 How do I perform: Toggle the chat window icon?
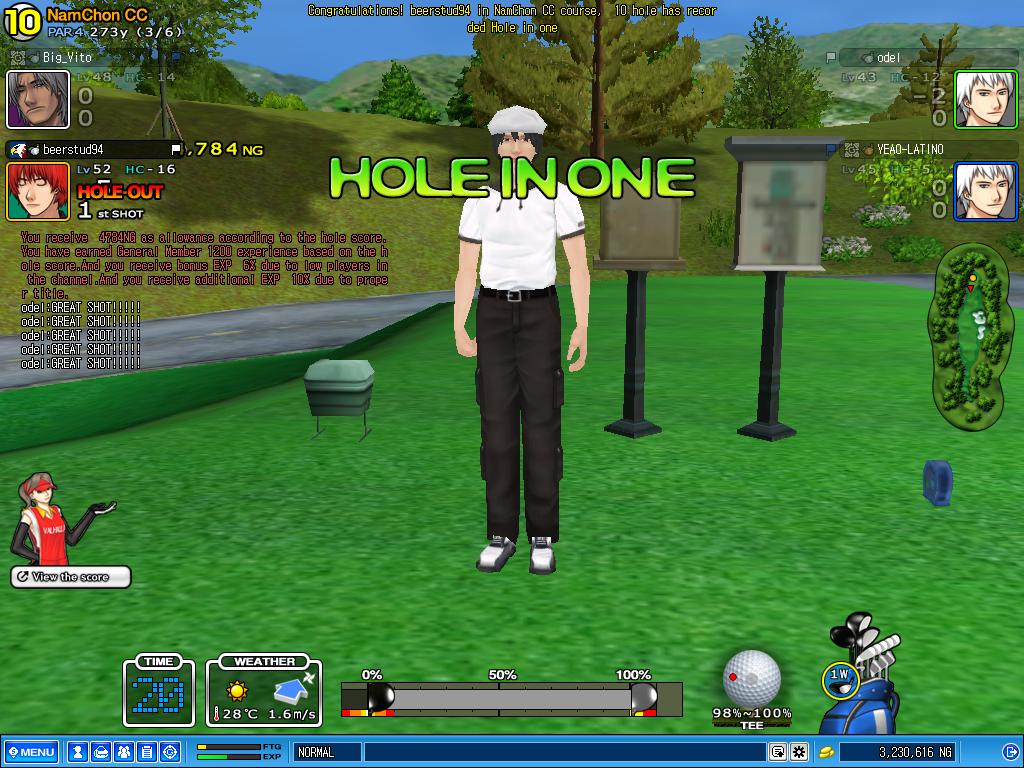pos(777,752)
